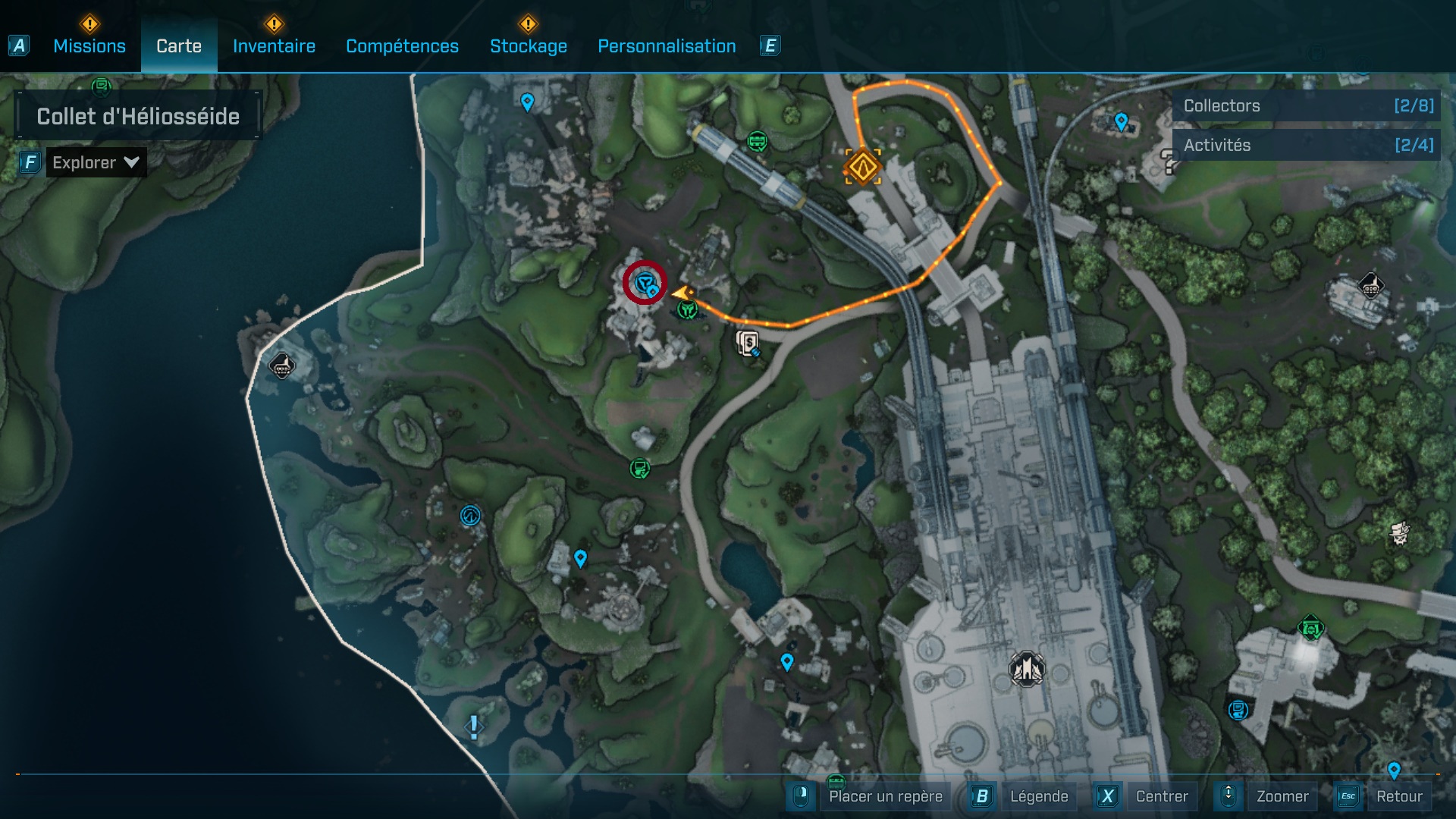Screen dimensions: 1456x819
Task: Select the white question mark map marker
Action: pyautogui.click(x=1169, y=162)
